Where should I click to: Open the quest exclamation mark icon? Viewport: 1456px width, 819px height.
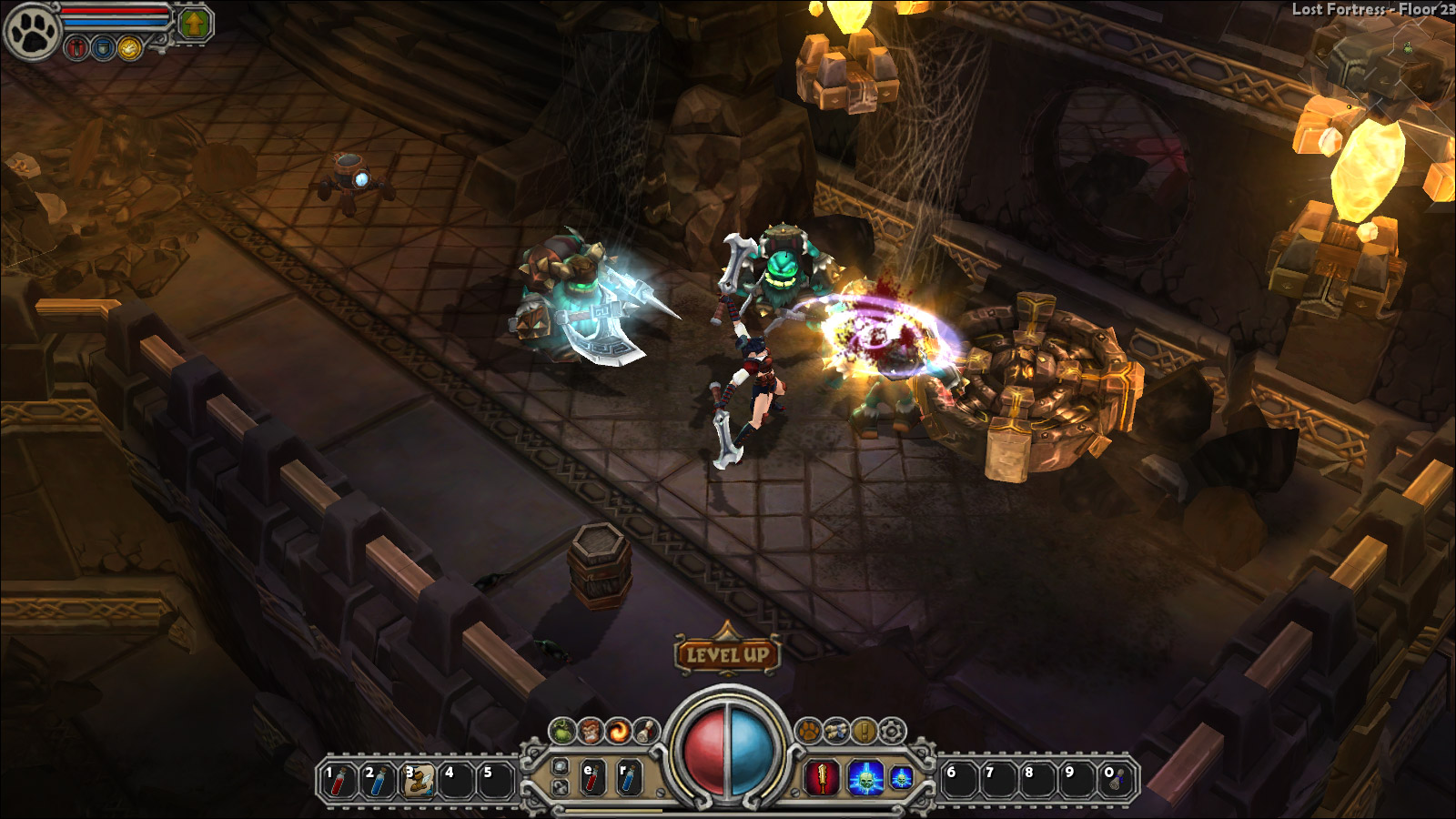[864, 730]
